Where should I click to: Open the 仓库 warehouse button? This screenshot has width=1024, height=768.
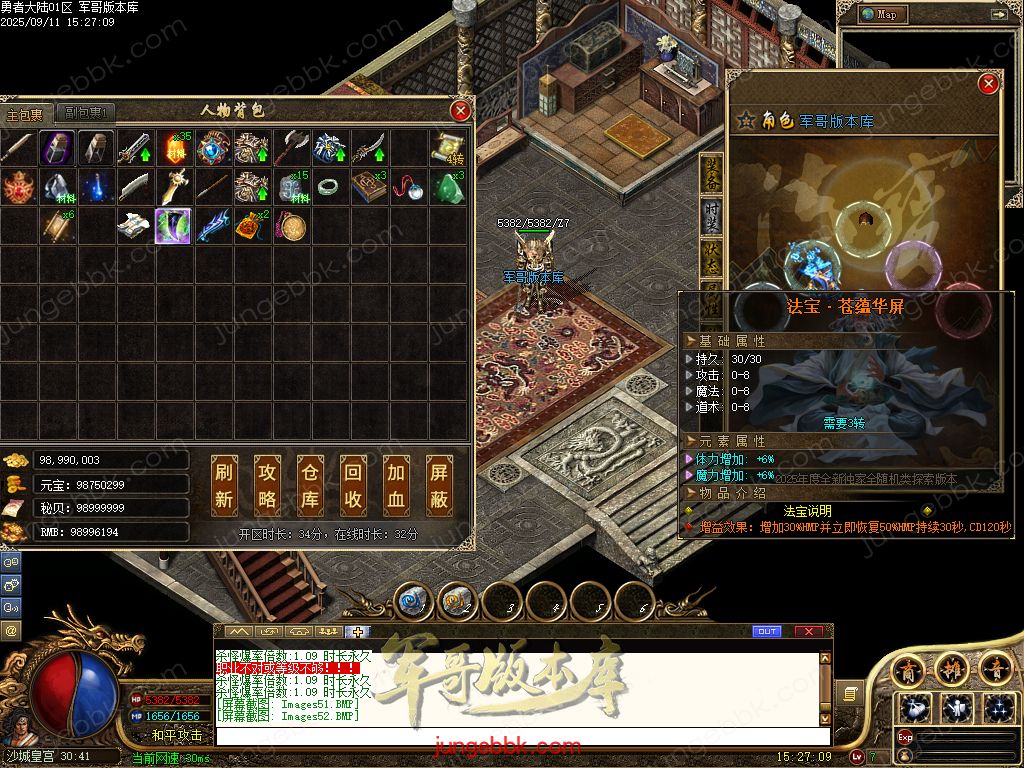click(x=310, y=485)
